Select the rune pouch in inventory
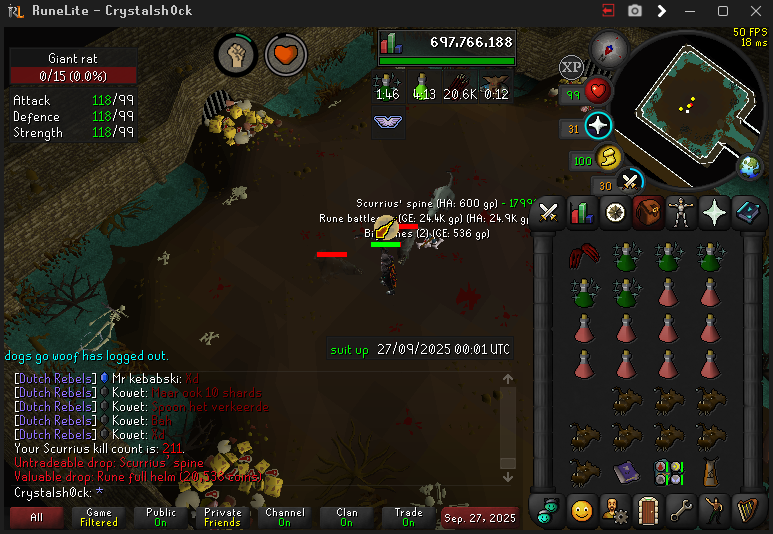The image size is (773, 534). pos(669,471)
